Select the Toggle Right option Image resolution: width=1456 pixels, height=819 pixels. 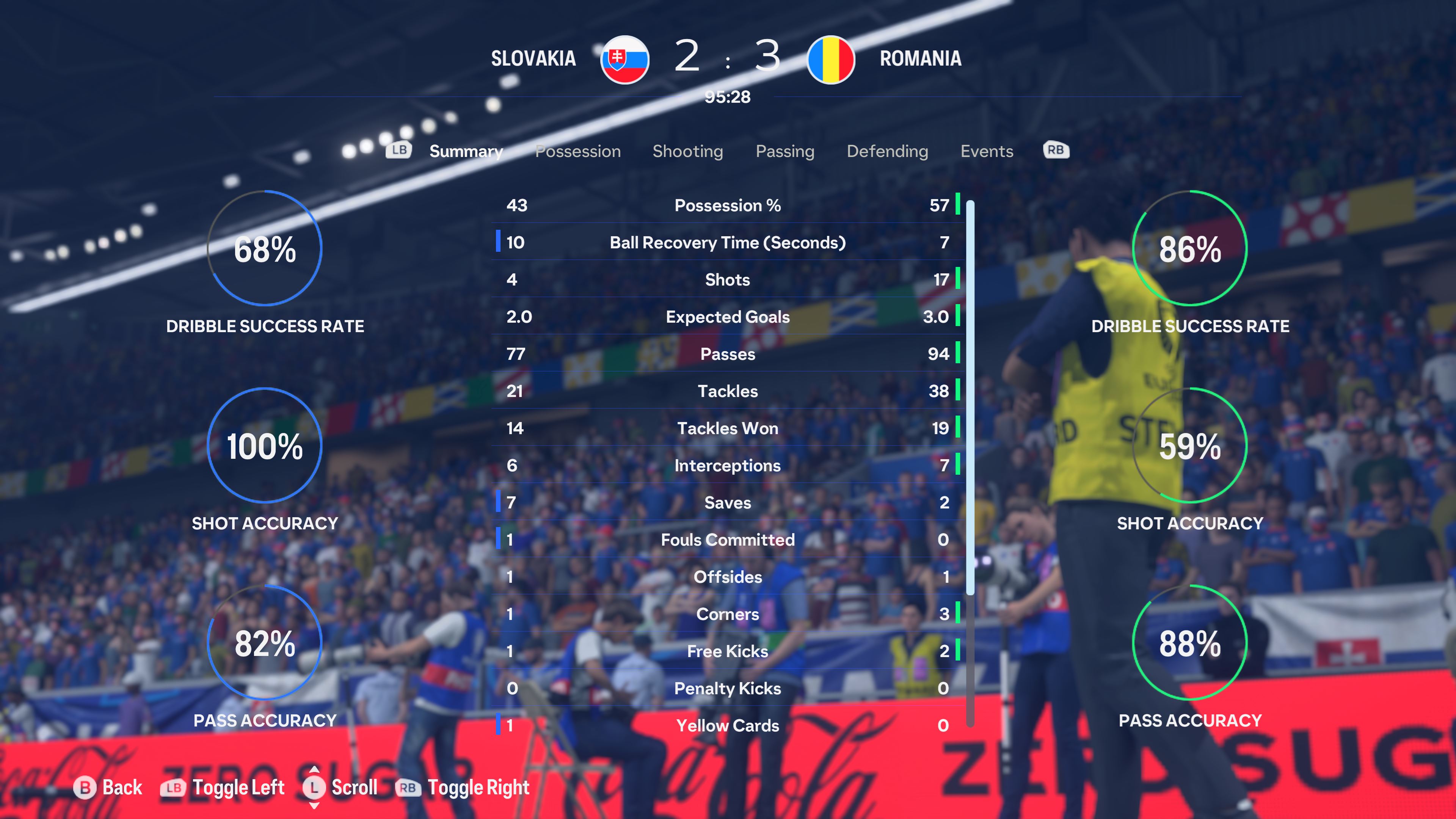tap(463, 788)
